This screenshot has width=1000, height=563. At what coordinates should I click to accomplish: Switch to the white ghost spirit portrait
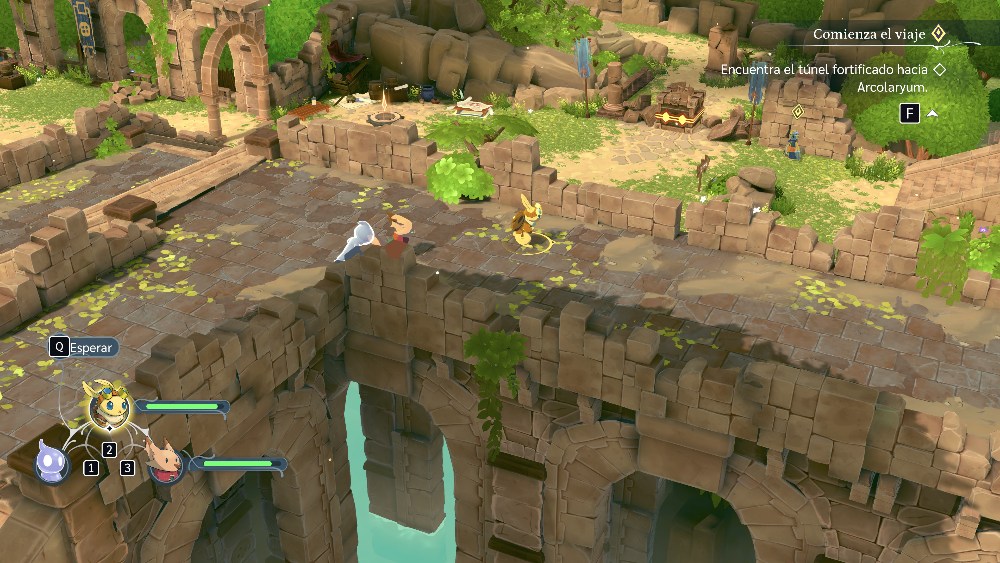pos(51,462)
